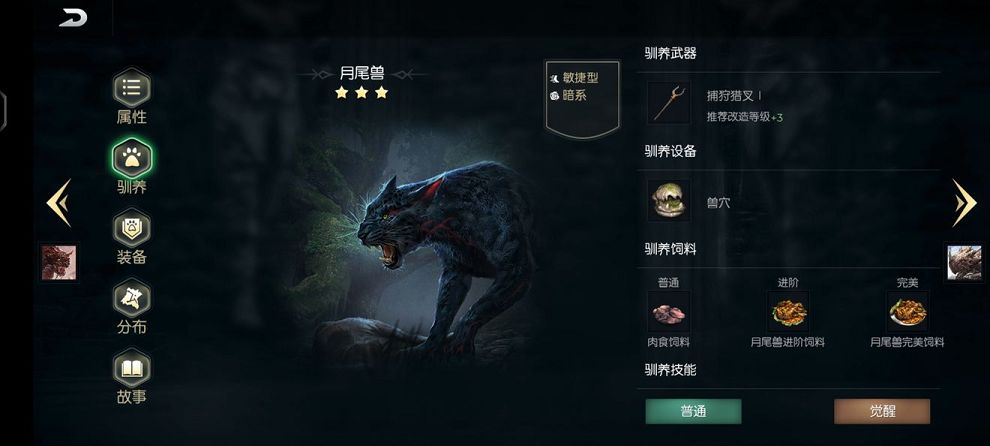
Task: Choose the 月尾兽进阶饲料 advanced feed icon
Action: (x=788, y=312)
